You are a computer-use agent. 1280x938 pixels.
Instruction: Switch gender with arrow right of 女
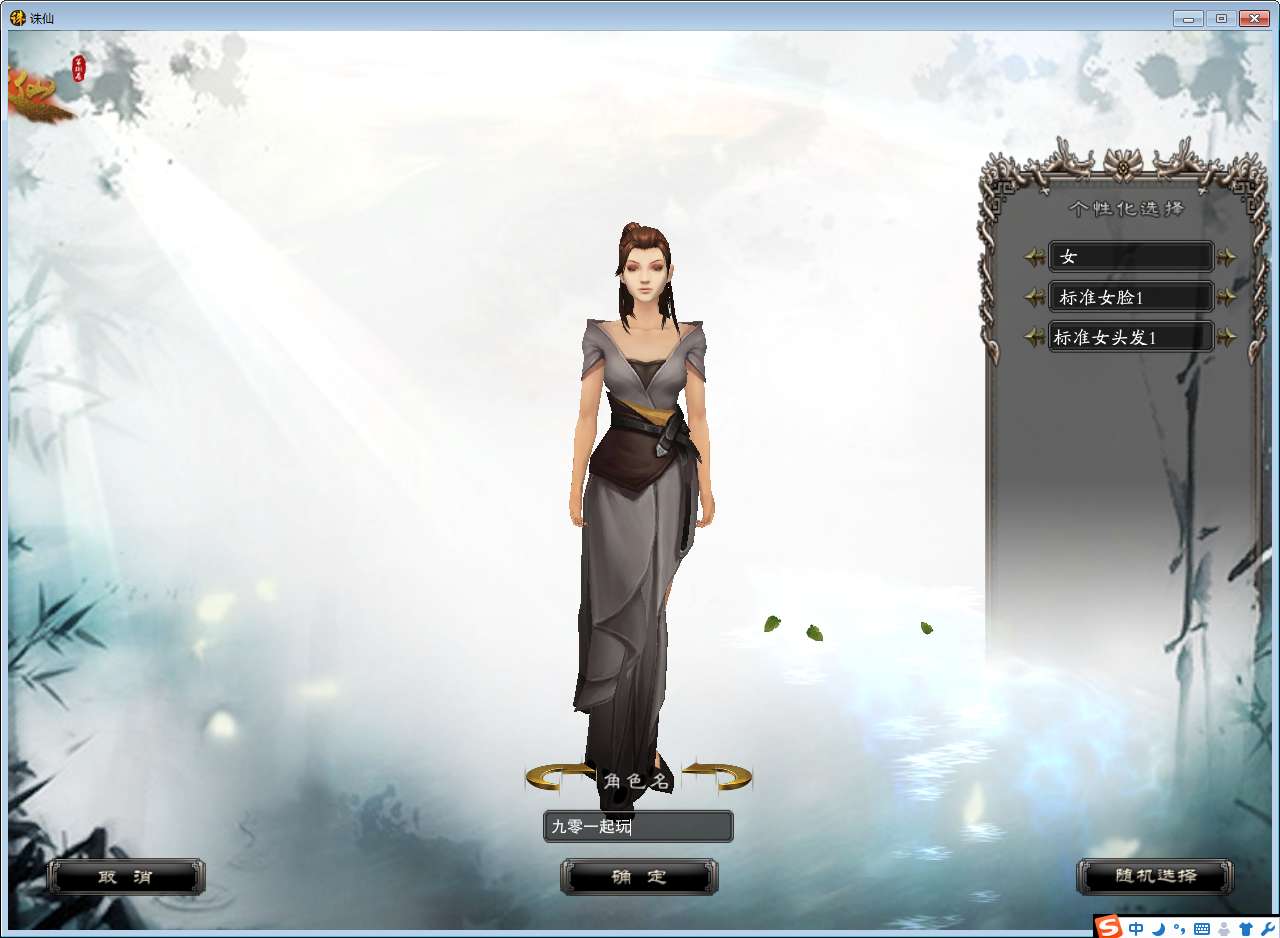point(1227,258)
